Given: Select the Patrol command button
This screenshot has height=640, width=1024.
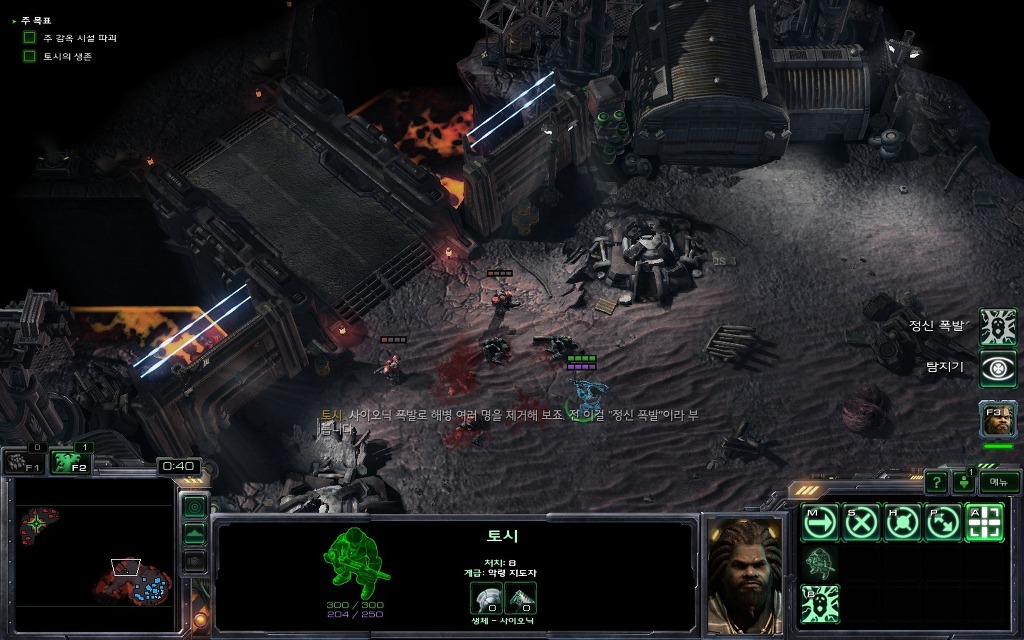Looking at the screenshot, I should point(943,522).
